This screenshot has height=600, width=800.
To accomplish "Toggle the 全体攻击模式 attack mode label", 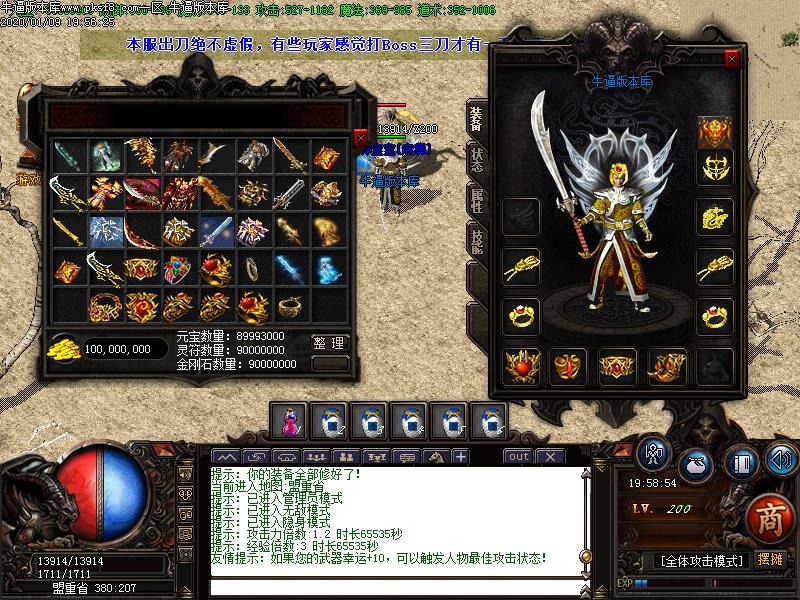I will coord(701,560).
